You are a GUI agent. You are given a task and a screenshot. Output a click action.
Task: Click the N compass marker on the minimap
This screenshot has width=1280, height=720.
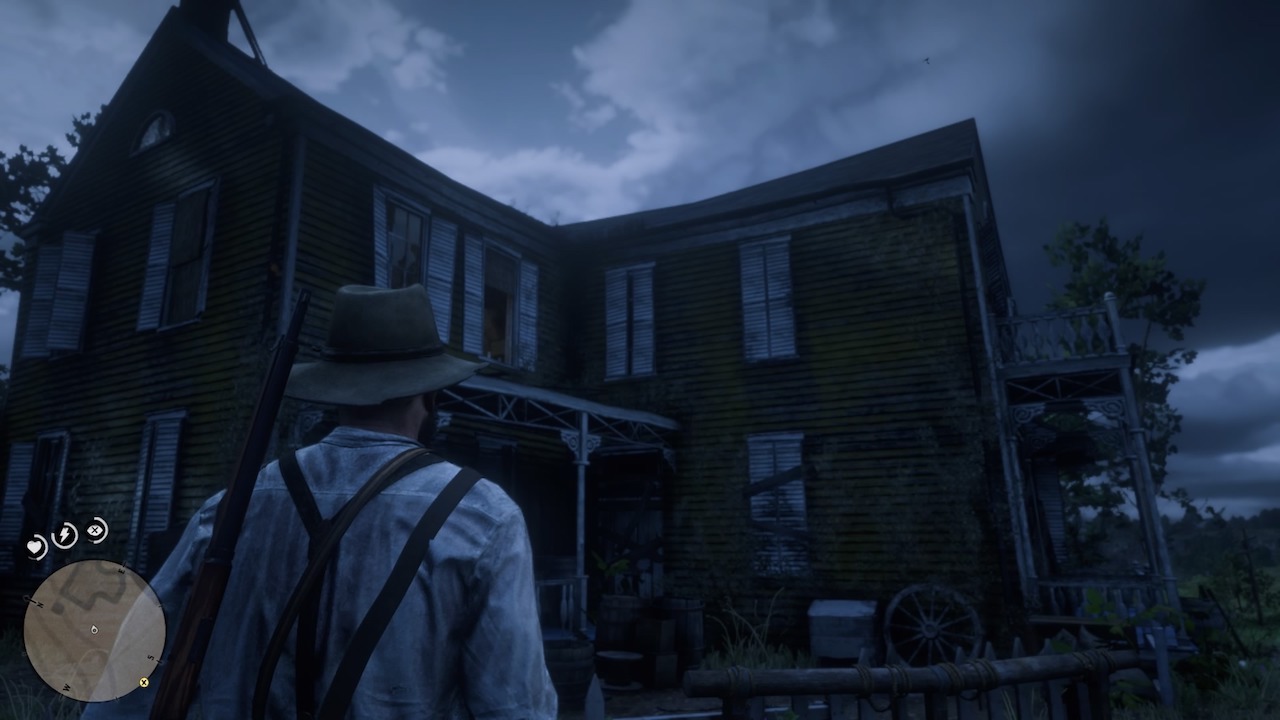tap(38, 602)
